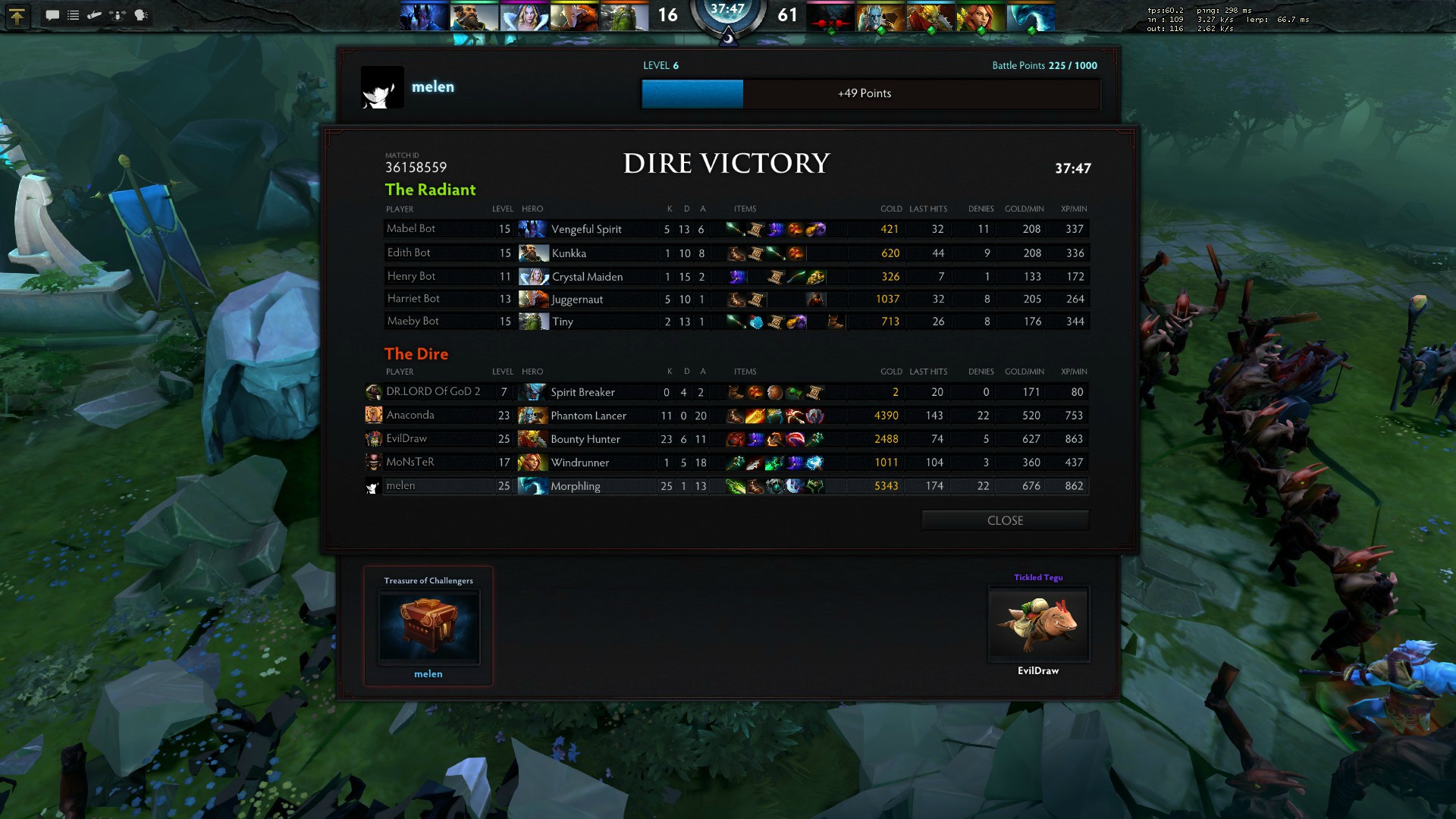Open the combat log list icon
Viewport: 1456px width, 819px height.
pyautogui.click(x=73, y=15)
